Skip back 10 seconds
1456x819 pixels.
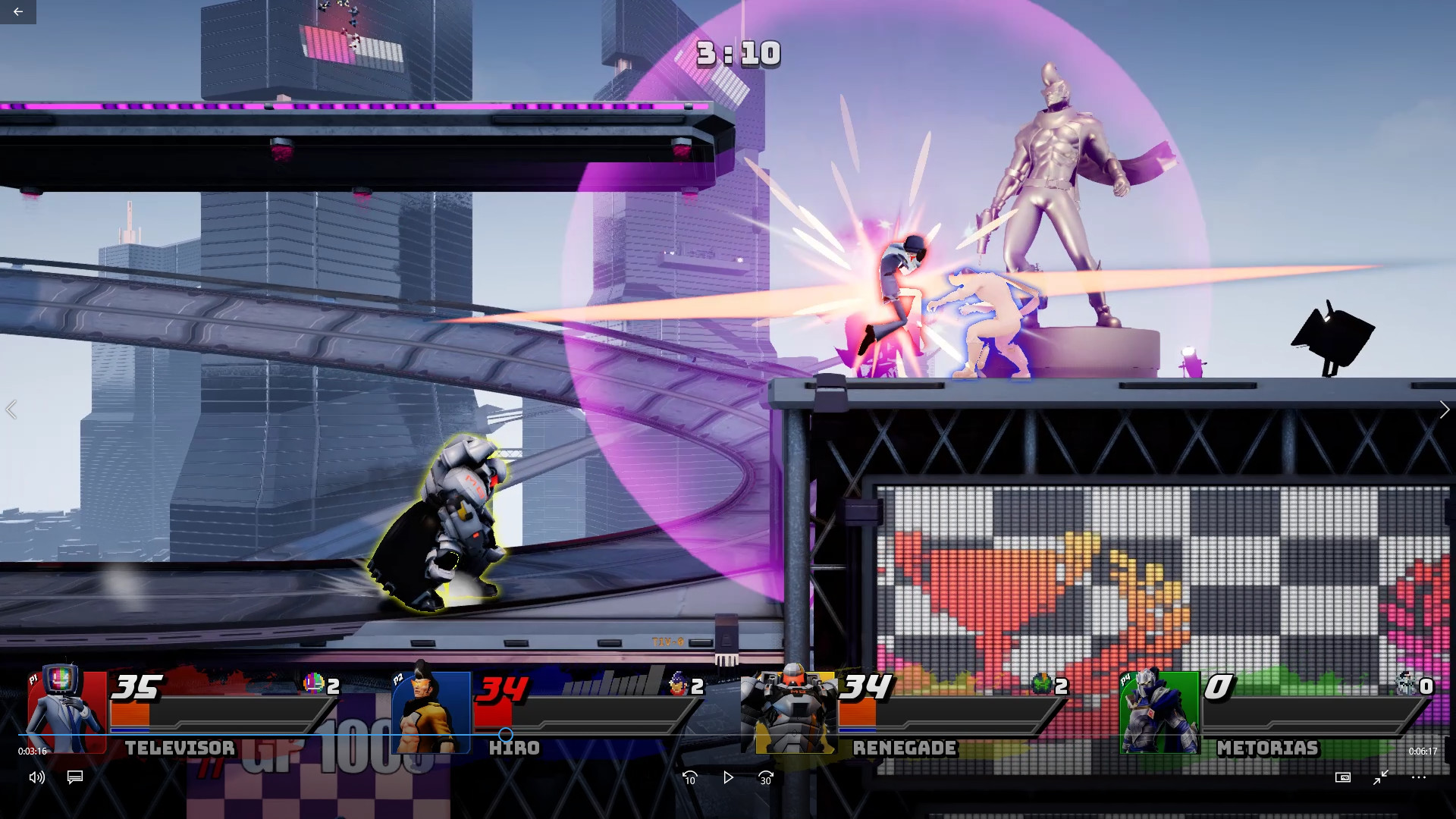[x=690, y=778]
